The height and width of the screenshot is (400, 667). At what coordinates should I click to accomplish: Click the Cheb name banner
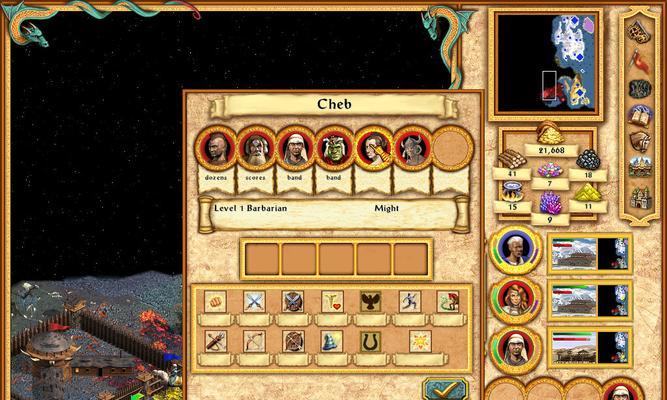click(333, 104)
